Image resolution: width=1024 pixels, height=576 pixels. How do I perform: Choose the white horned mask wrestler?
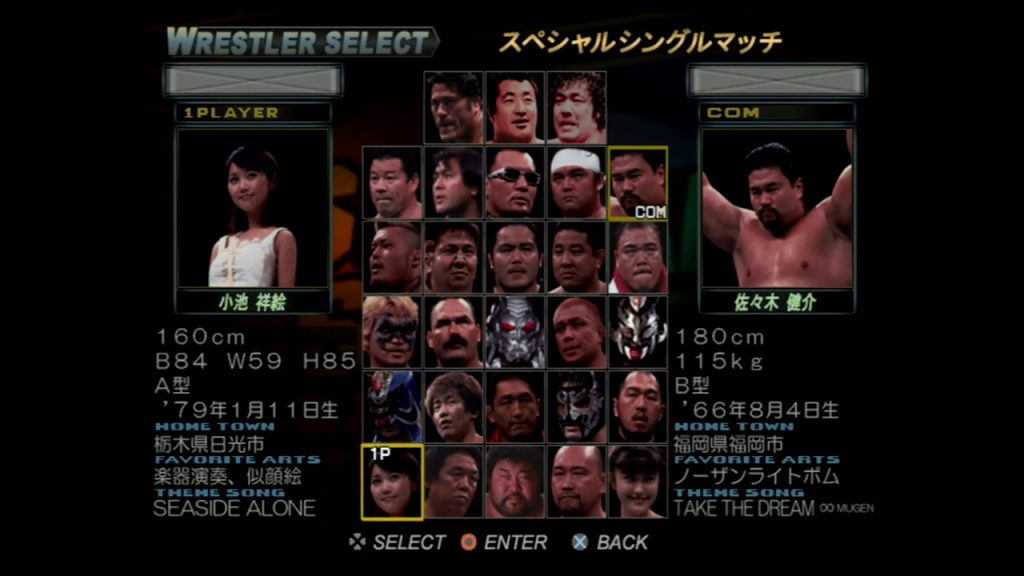click(638, 332)
